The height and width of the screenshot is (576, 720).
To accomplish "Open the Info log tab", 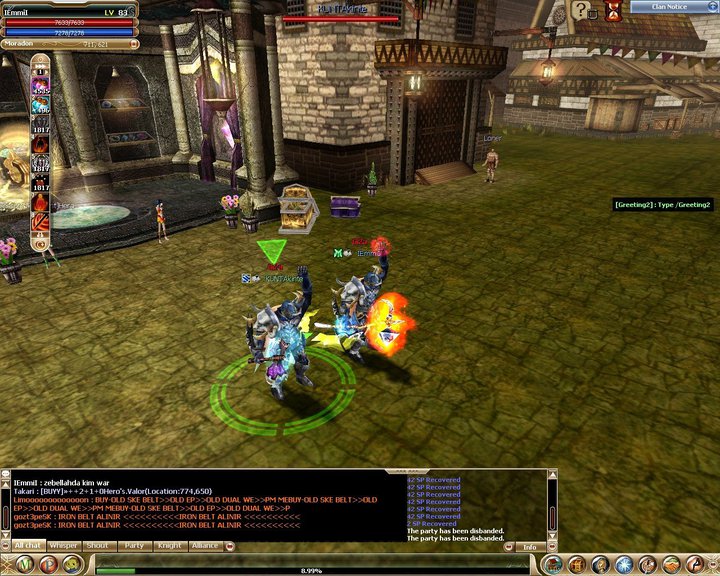I will pyautogui.click(x=529, y=547).
